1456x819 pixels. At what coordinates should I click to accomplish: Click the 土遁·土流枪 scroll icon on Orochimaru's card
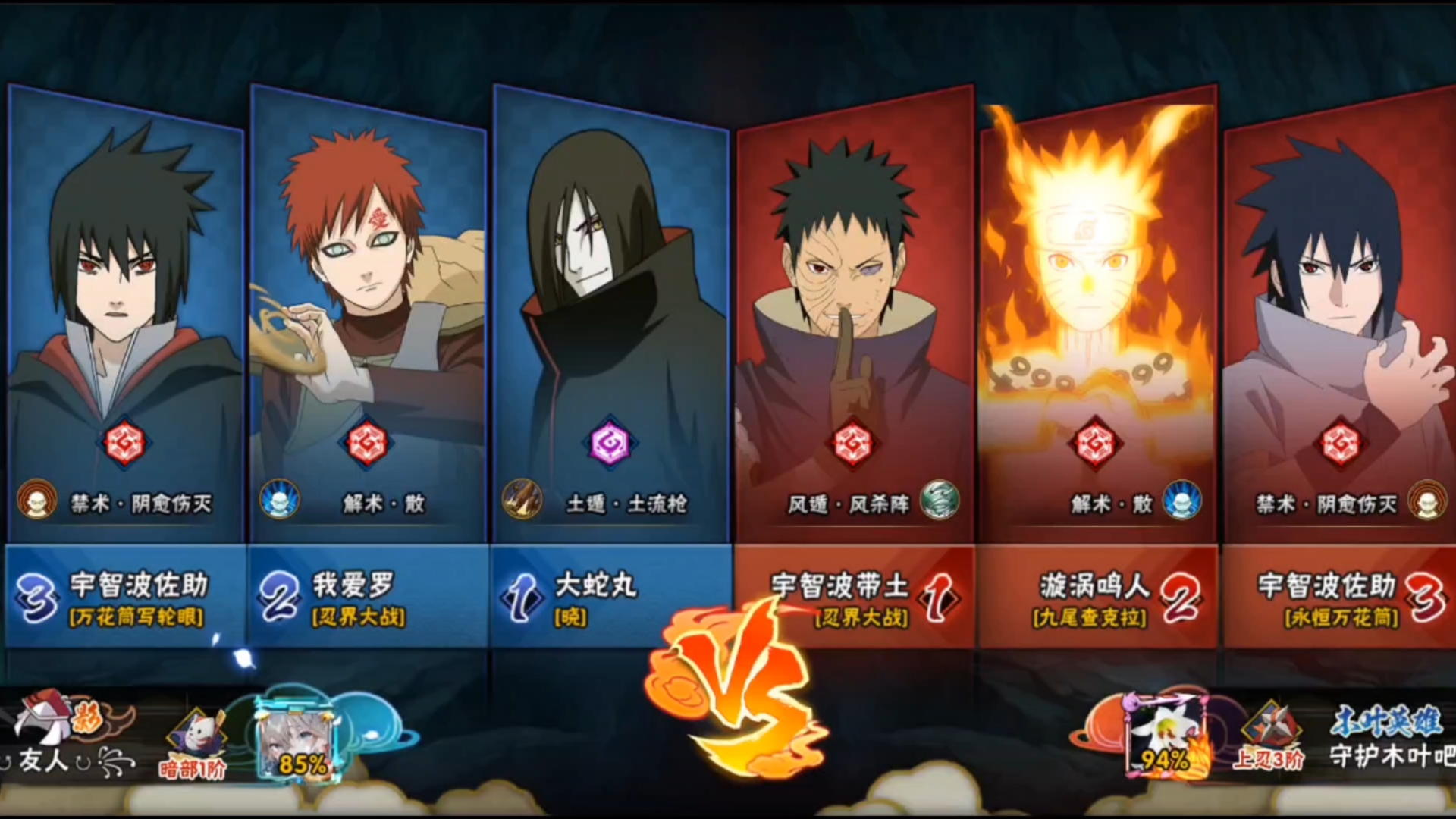pos(522,500)
